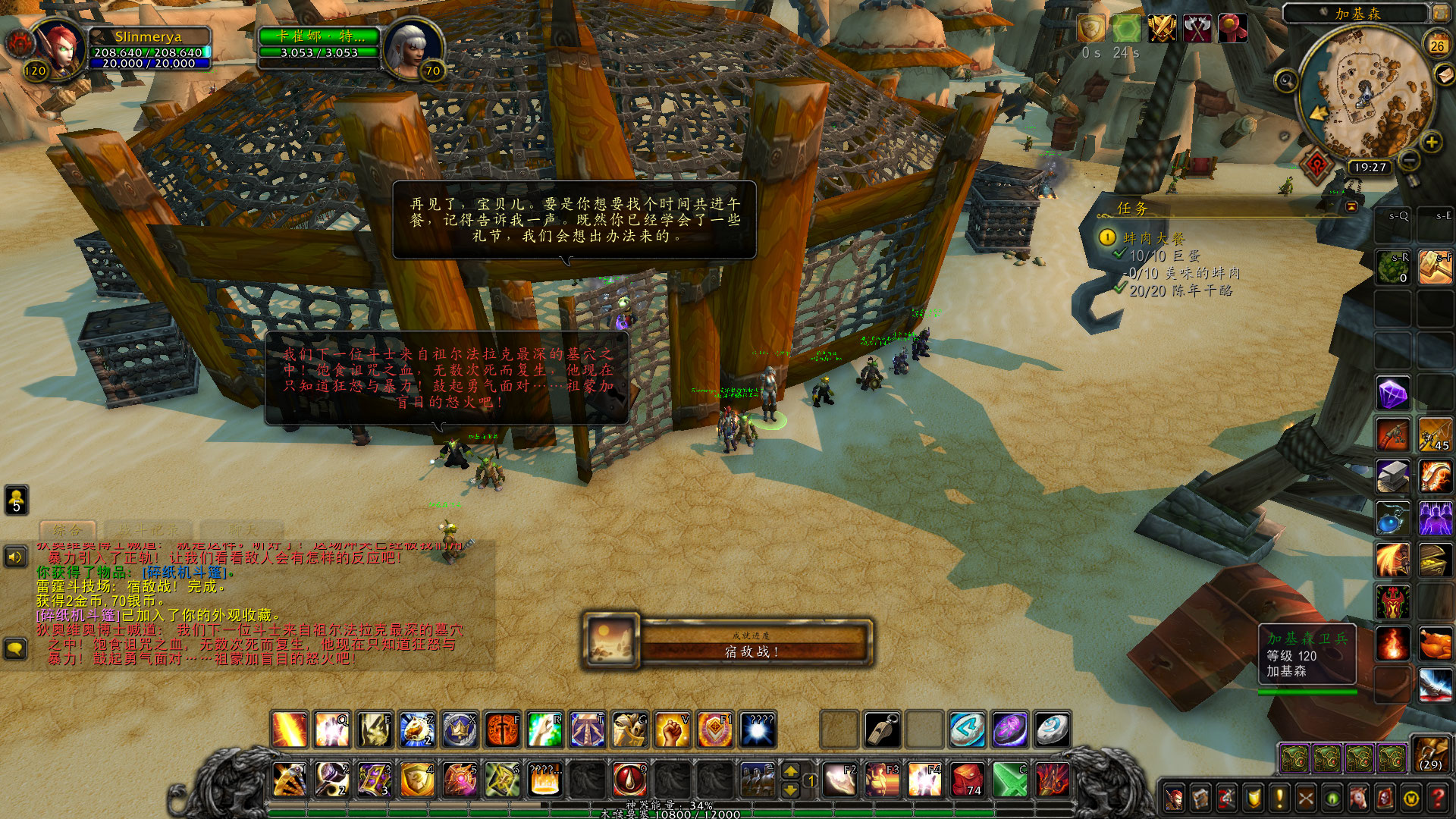Viewport: 1456px width, 819px height.
Task: Use the roasted chicken food item
Action: click(1435, 645)
